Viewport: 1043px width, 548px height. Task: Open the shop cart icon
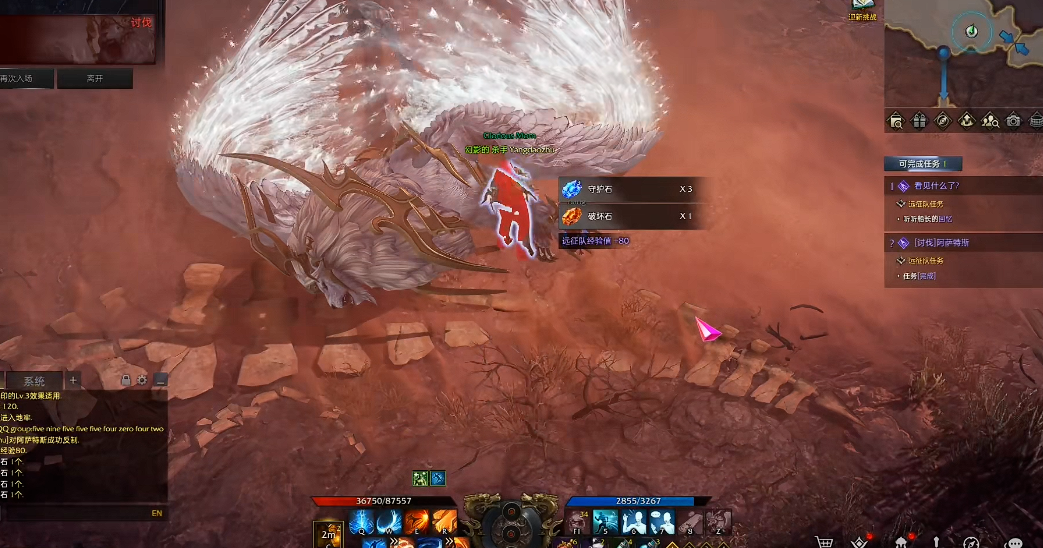pos(824,542)
